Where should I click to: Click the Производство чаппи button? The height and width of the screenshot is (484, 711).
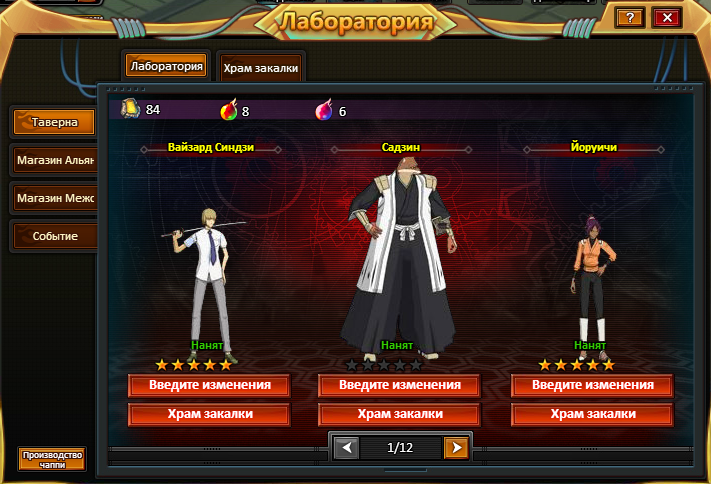pos(52,459)
